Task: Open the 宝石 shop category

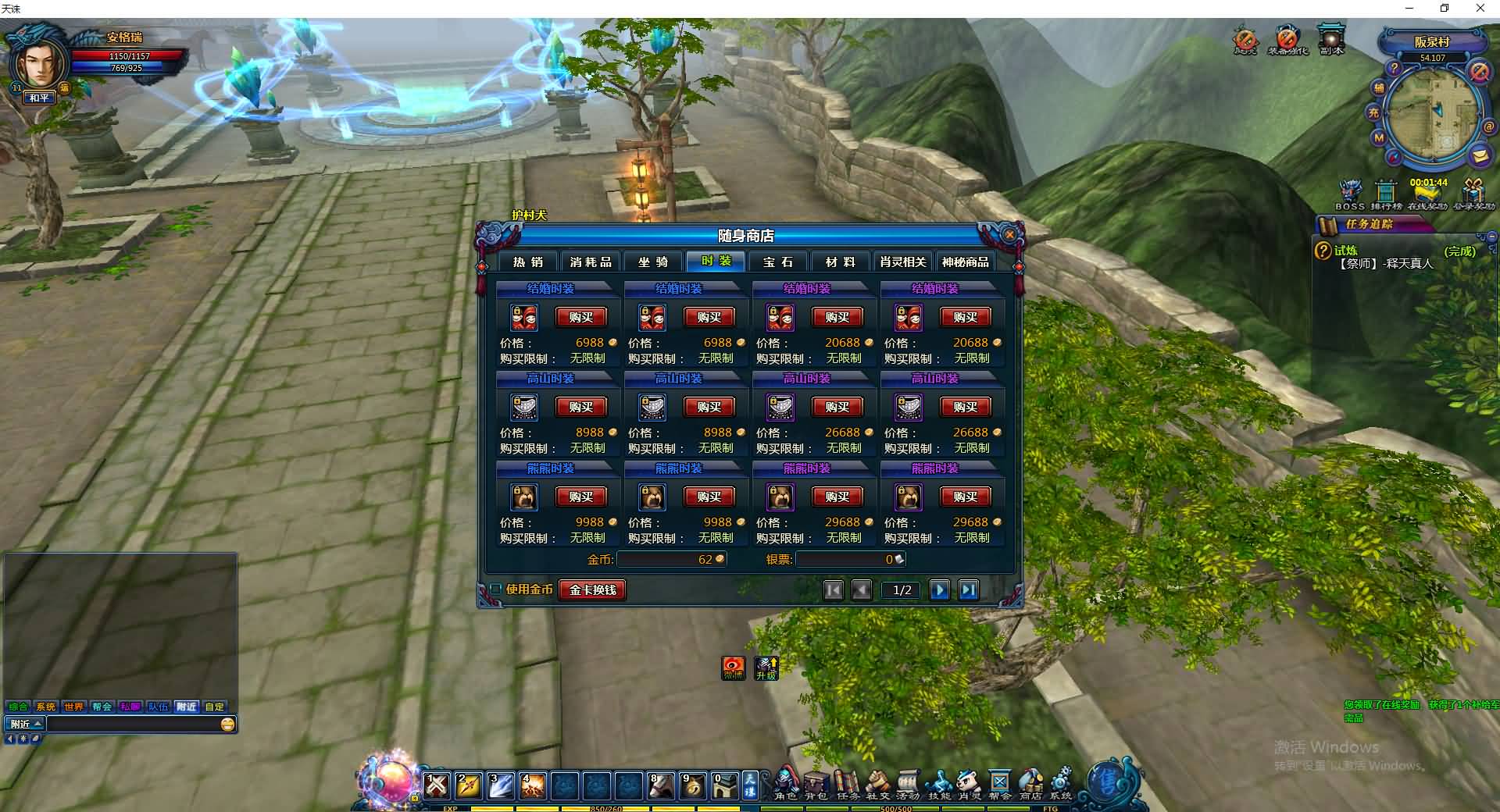Action: [778, 262]
